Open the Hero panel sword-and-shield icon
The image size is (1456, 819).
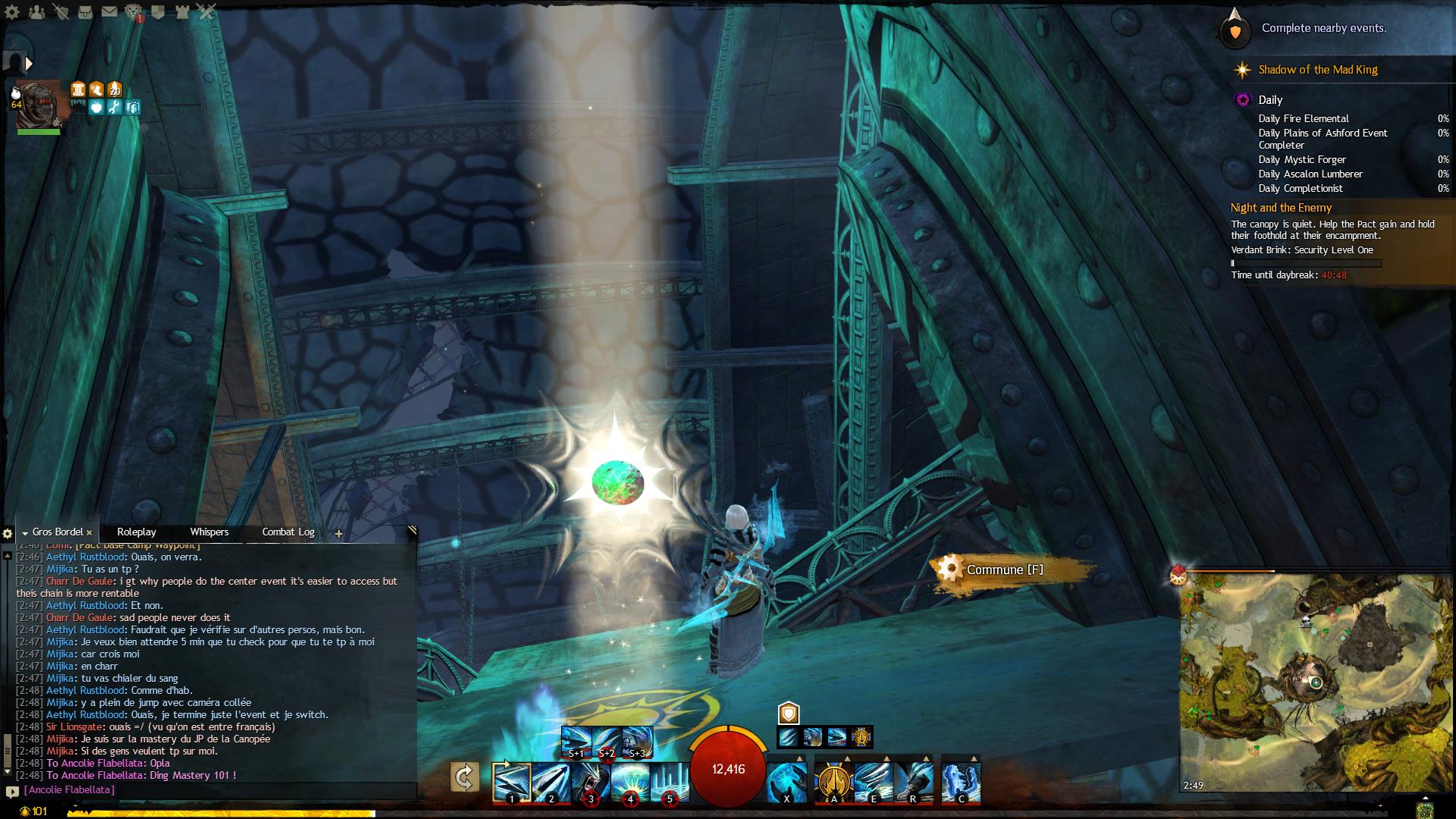61,12
